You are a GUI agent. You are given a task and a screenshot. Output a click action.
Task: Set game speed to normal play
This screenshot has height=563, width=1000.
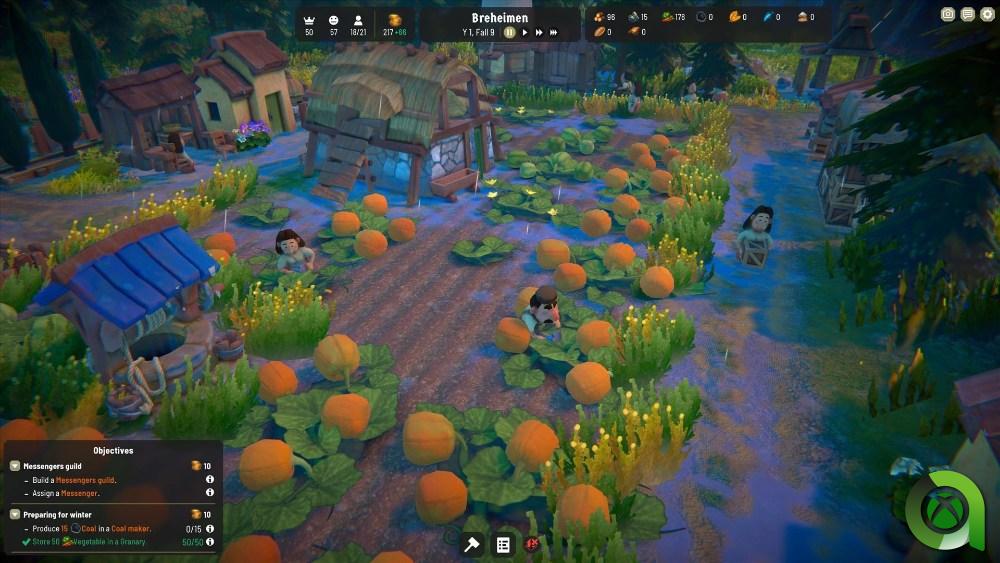coord(524,32)
